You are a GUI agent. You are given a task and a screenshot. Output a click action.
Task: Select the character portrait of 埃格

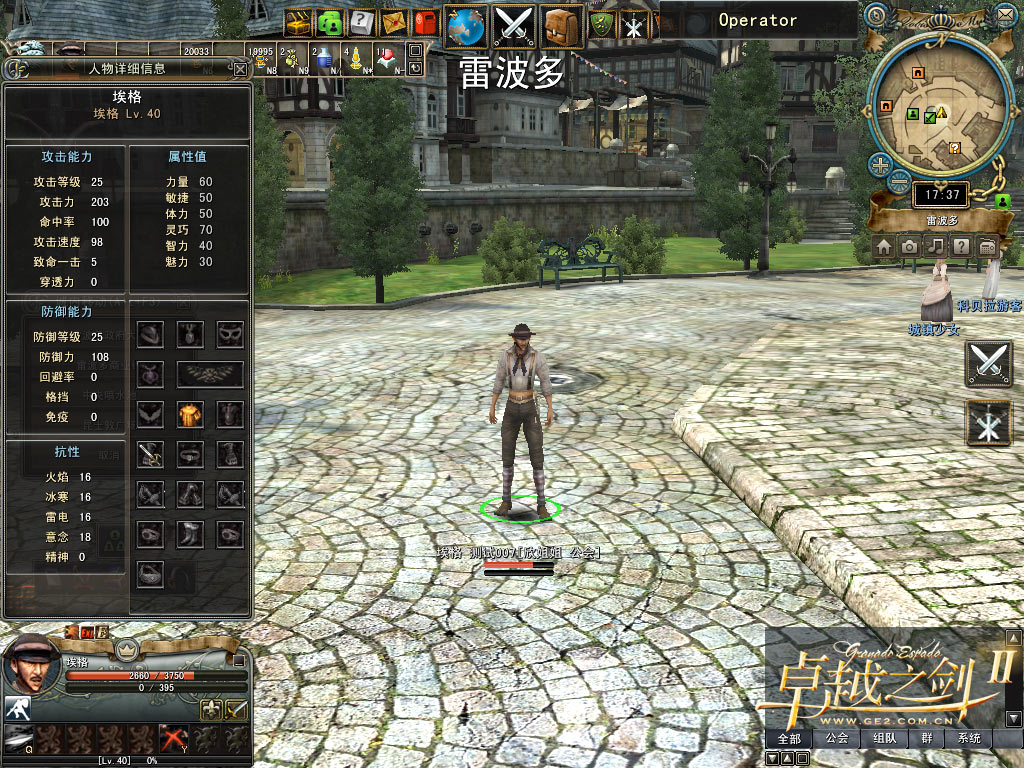31,664
